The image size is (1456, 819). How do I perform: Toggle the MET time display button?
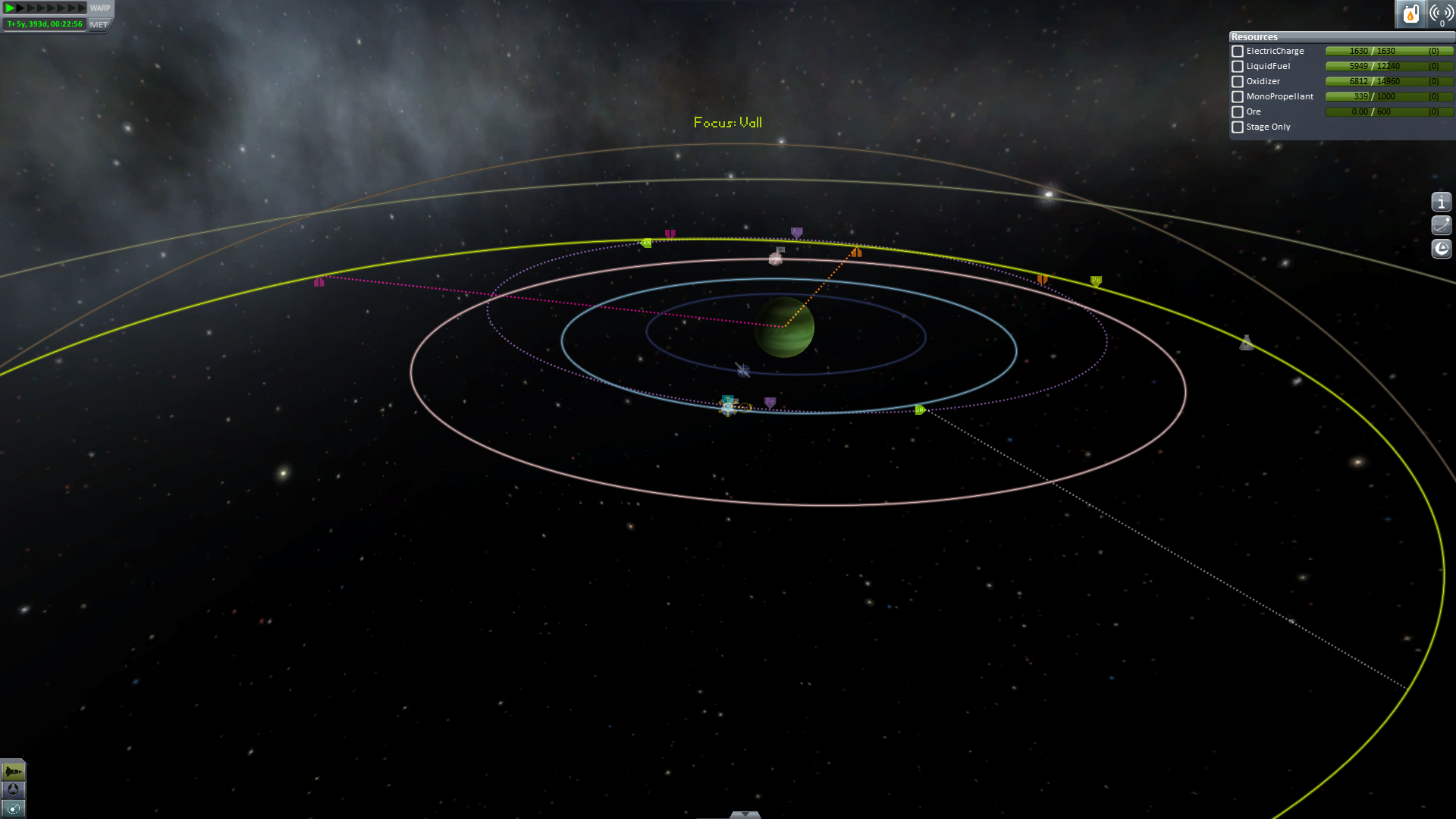99,24
